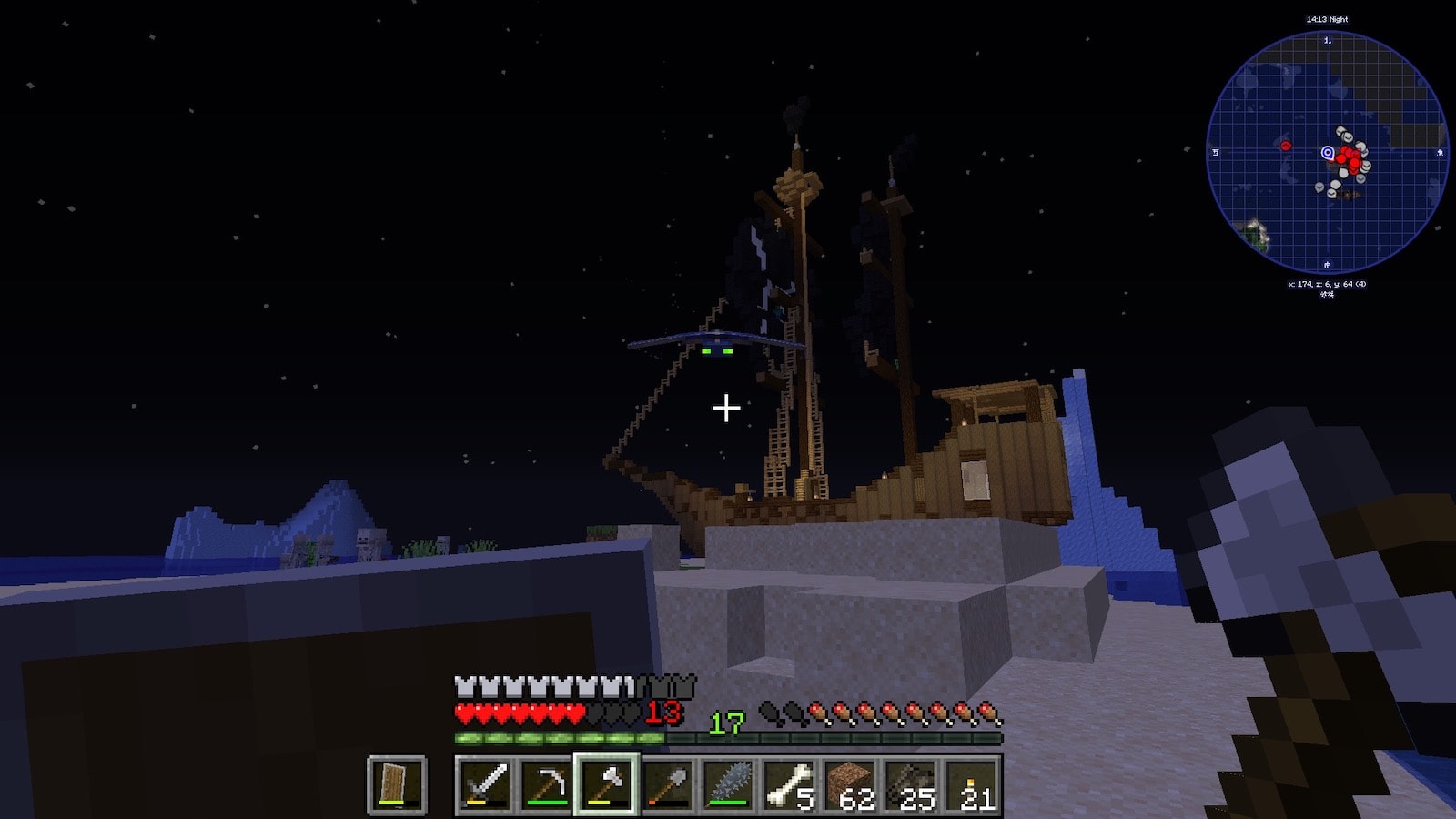Image resolution: width=1456 pixels, height=819 pixels.
Task: Choose the dark item stack of 25
Action: tap(911, 784)
